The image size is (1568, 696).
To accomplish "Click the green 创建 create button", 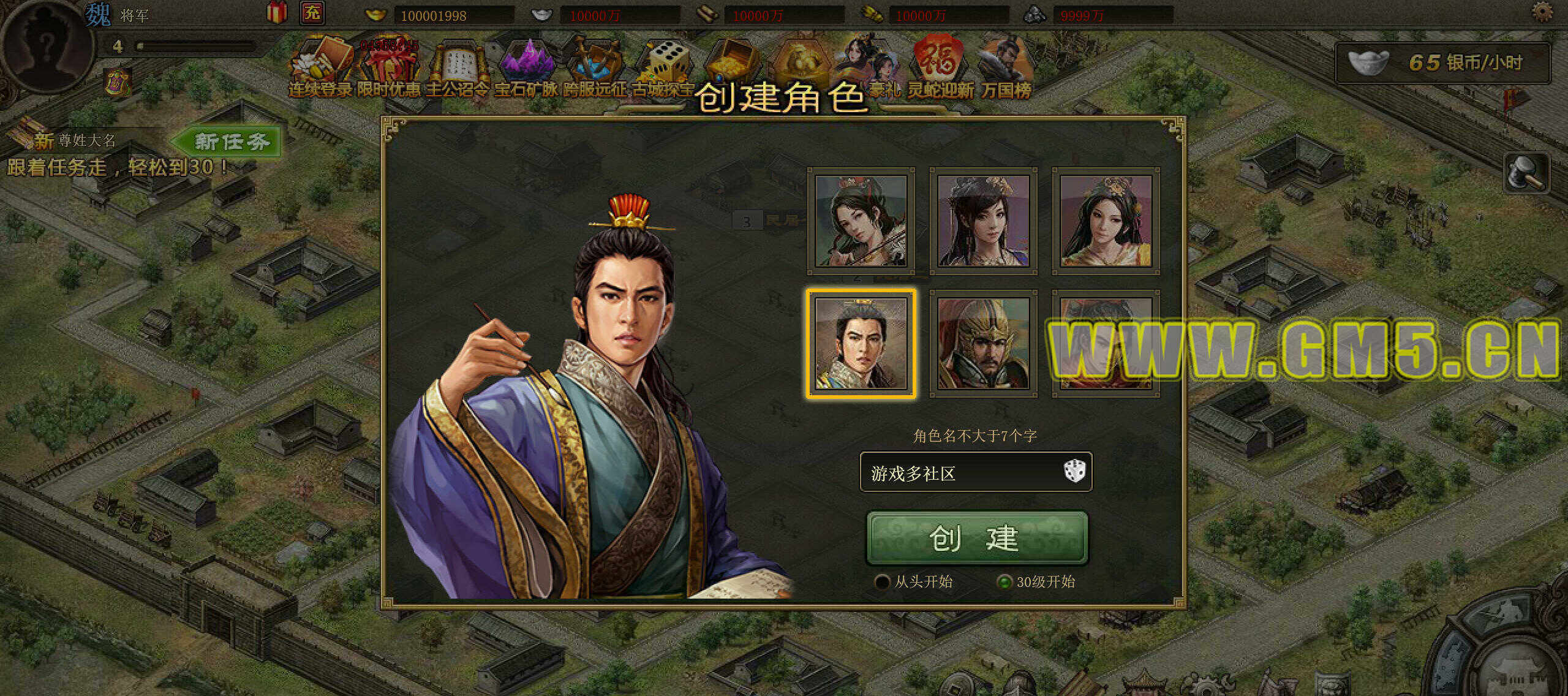I will pos(977,538).
